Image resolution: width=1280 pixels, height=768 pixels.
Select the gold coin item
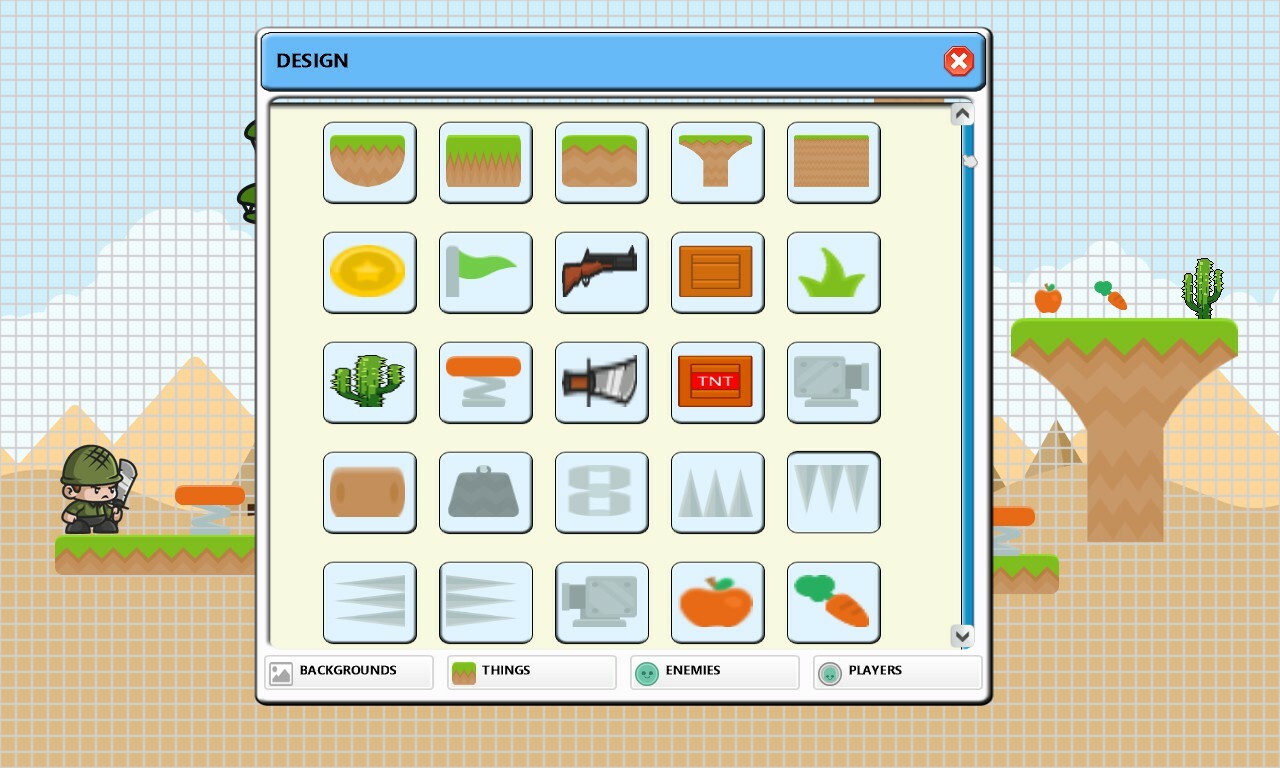coord(369,272)
